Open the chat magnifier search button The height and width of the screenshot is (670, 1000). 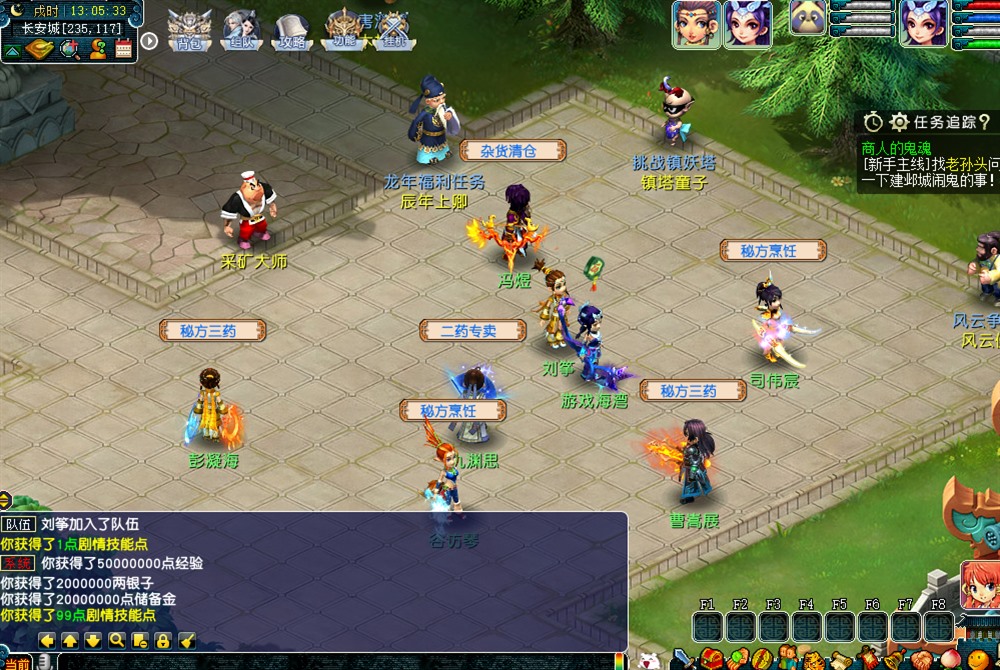116,640
